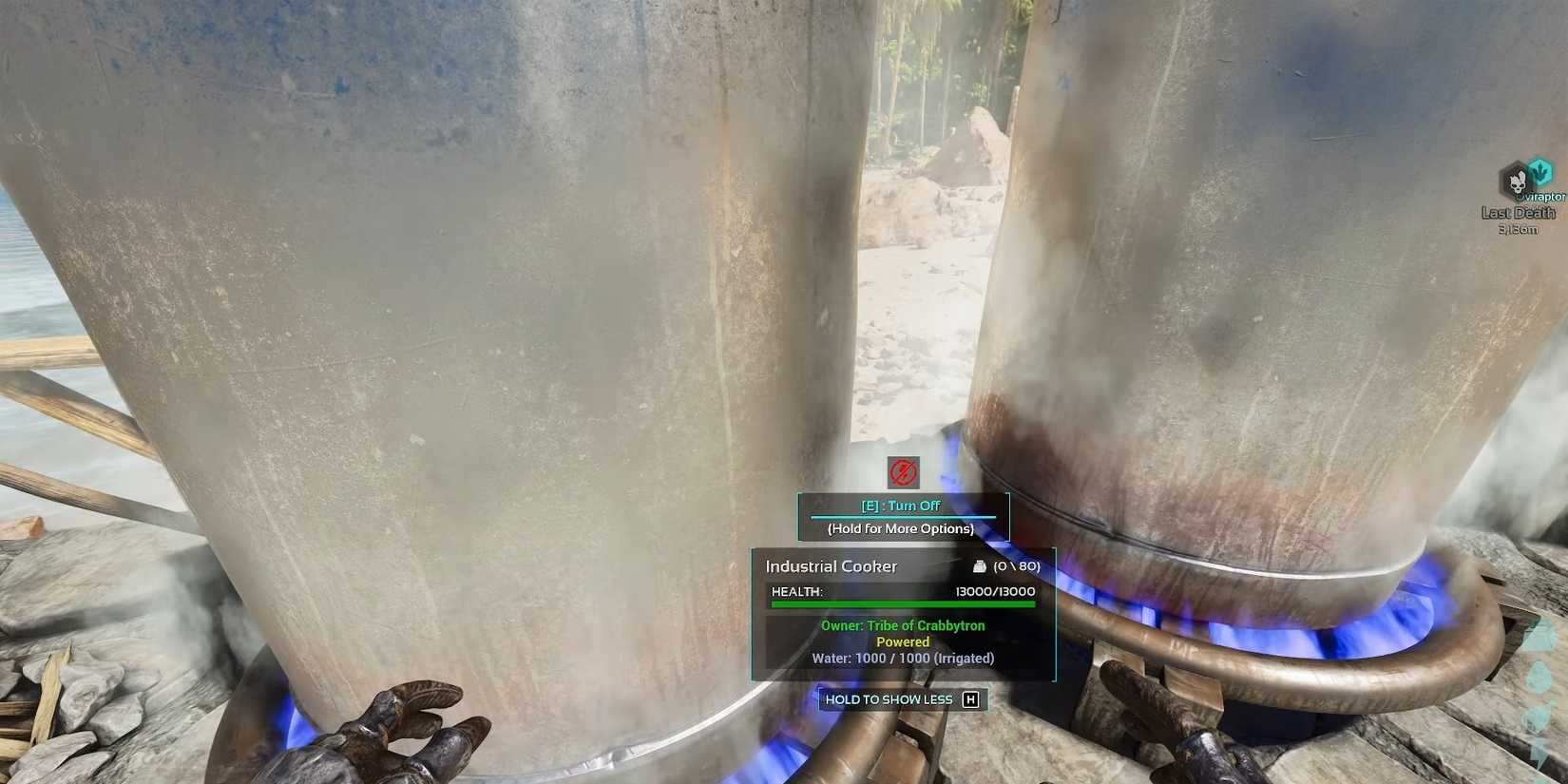The width and height of the screenshot is (1568, 784).
Task: Toggle the cooker off via Turn Off prompt
Action: pyautogui.click(x=901, y=506)
